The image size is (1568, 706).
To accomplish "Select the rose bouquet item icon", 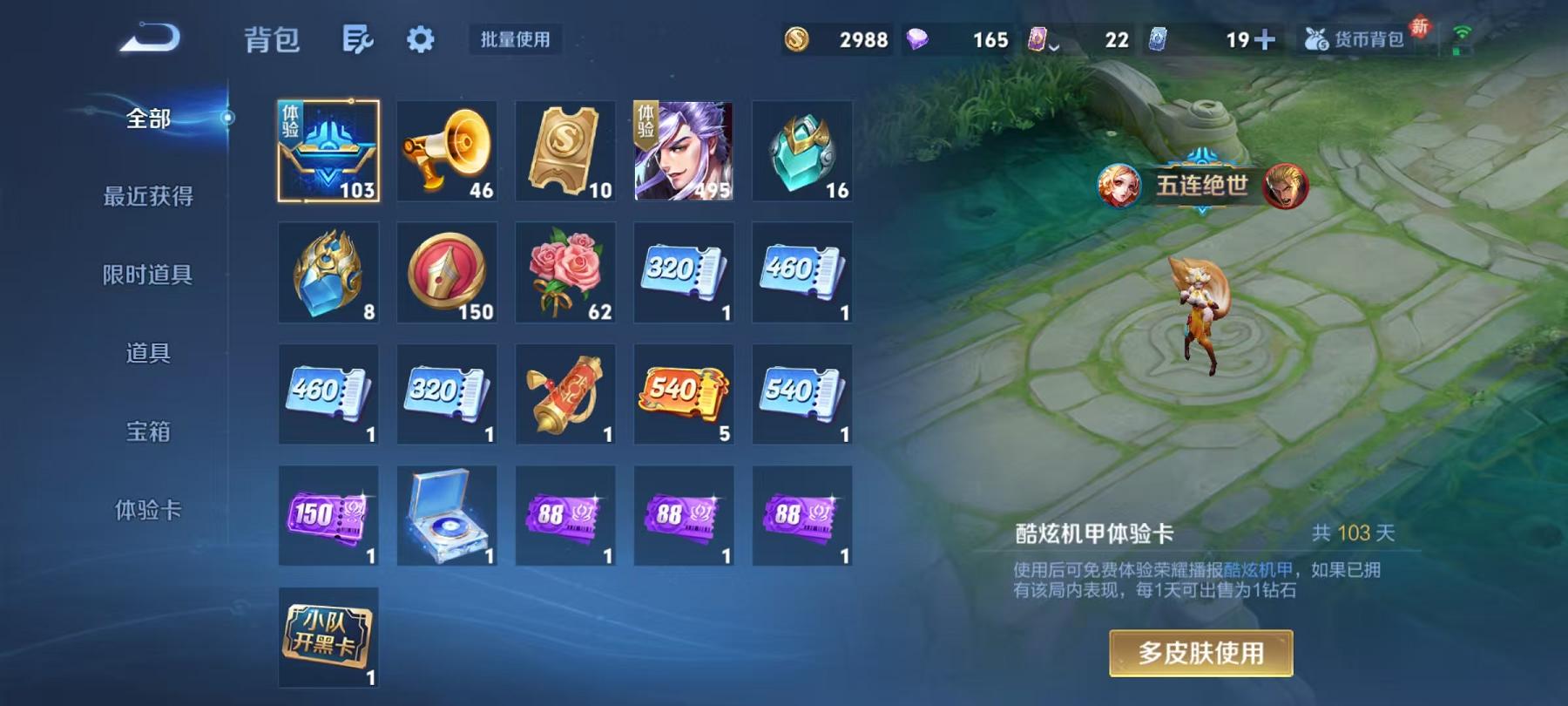I will [564, 272].
